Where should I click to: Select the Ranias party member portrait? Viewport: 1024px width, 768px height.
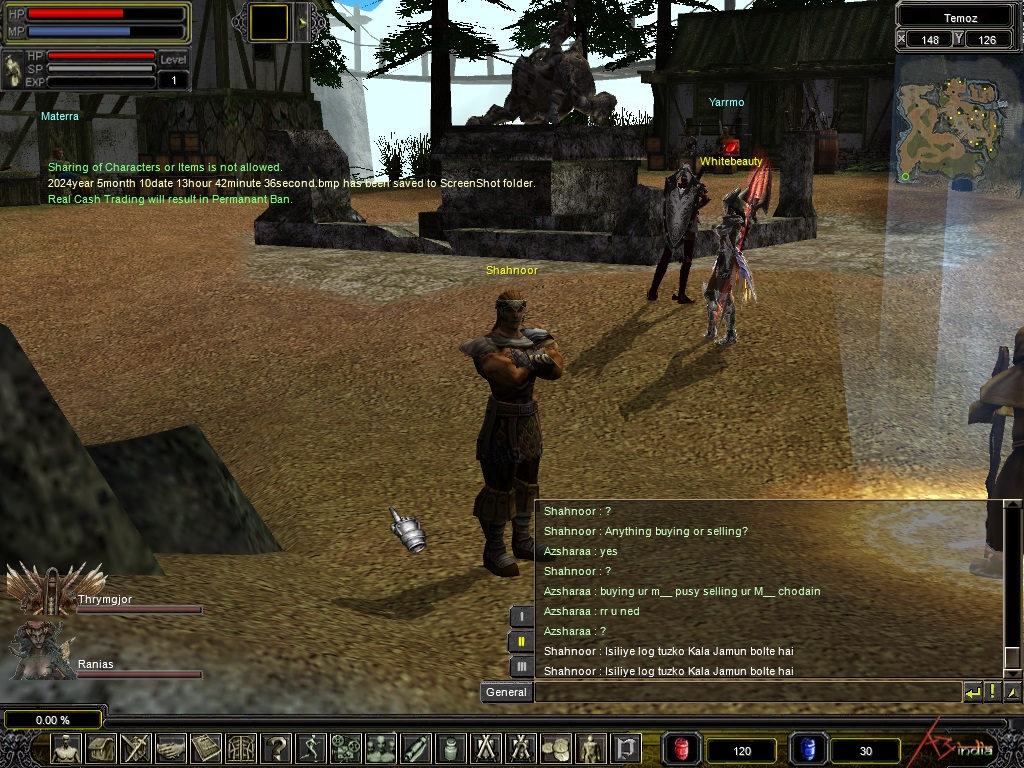pyautogui.click(x=42, y=650)
